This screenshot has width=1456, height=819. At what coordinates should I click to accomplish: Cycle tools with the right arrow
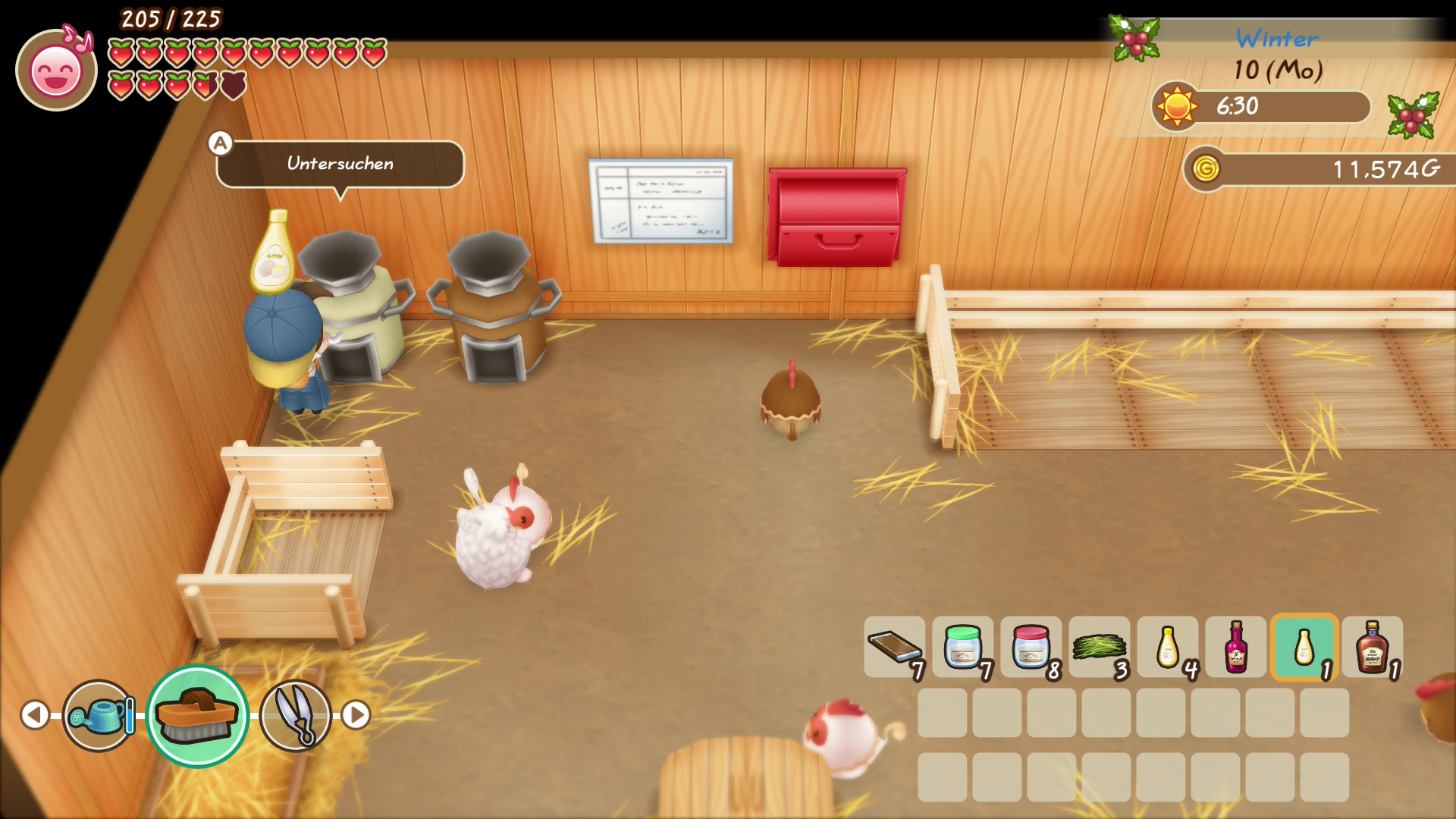356,714
